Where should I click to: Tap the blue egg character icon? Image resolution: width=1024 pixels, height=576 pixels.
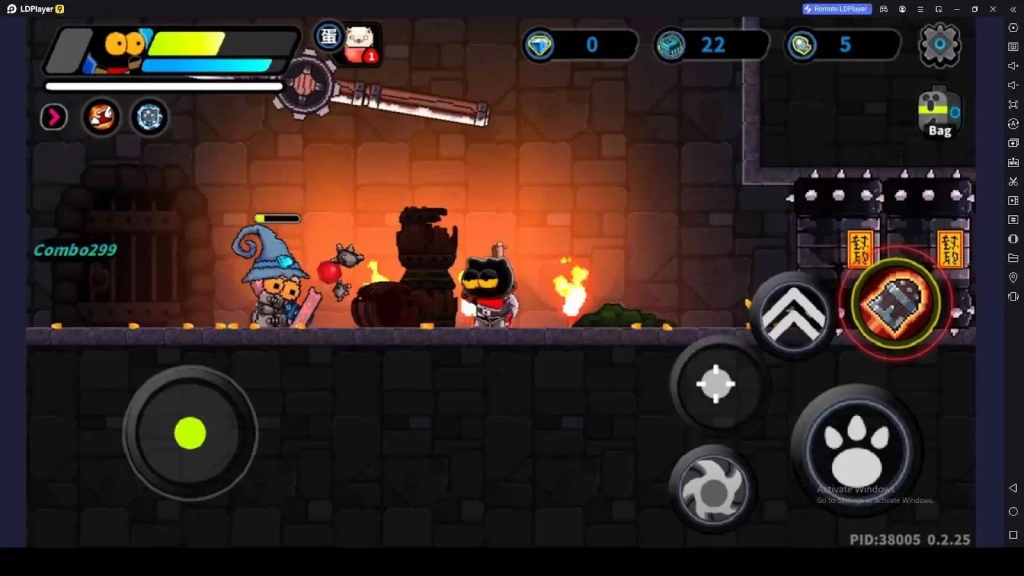(329, 36)
